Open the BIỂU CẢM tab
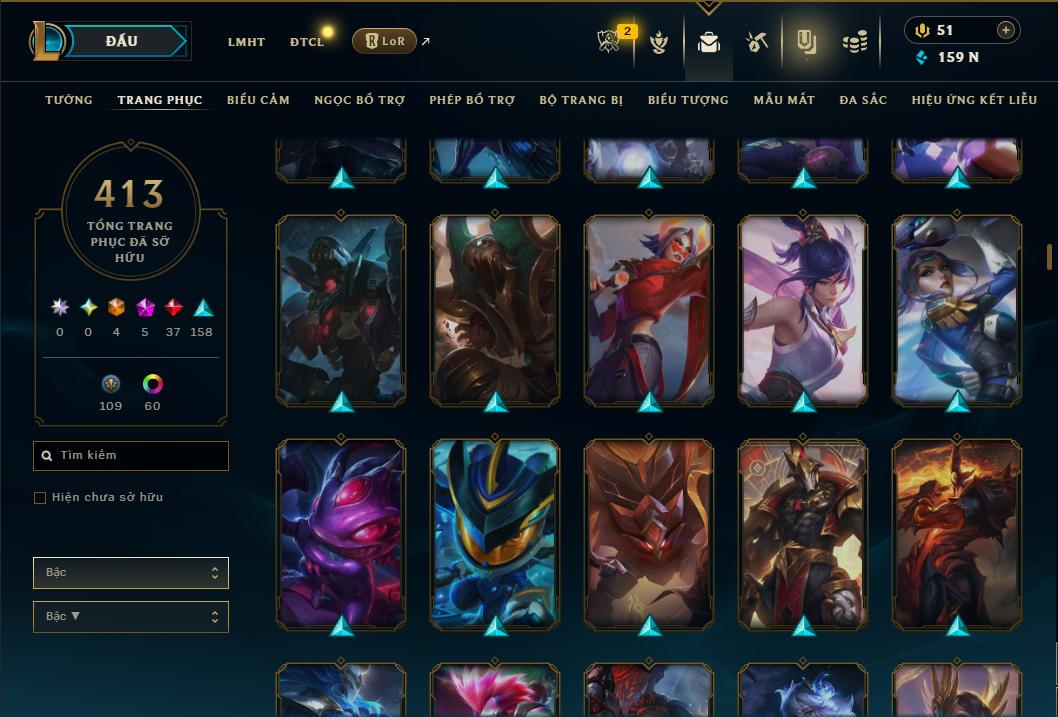 point(258,100)
